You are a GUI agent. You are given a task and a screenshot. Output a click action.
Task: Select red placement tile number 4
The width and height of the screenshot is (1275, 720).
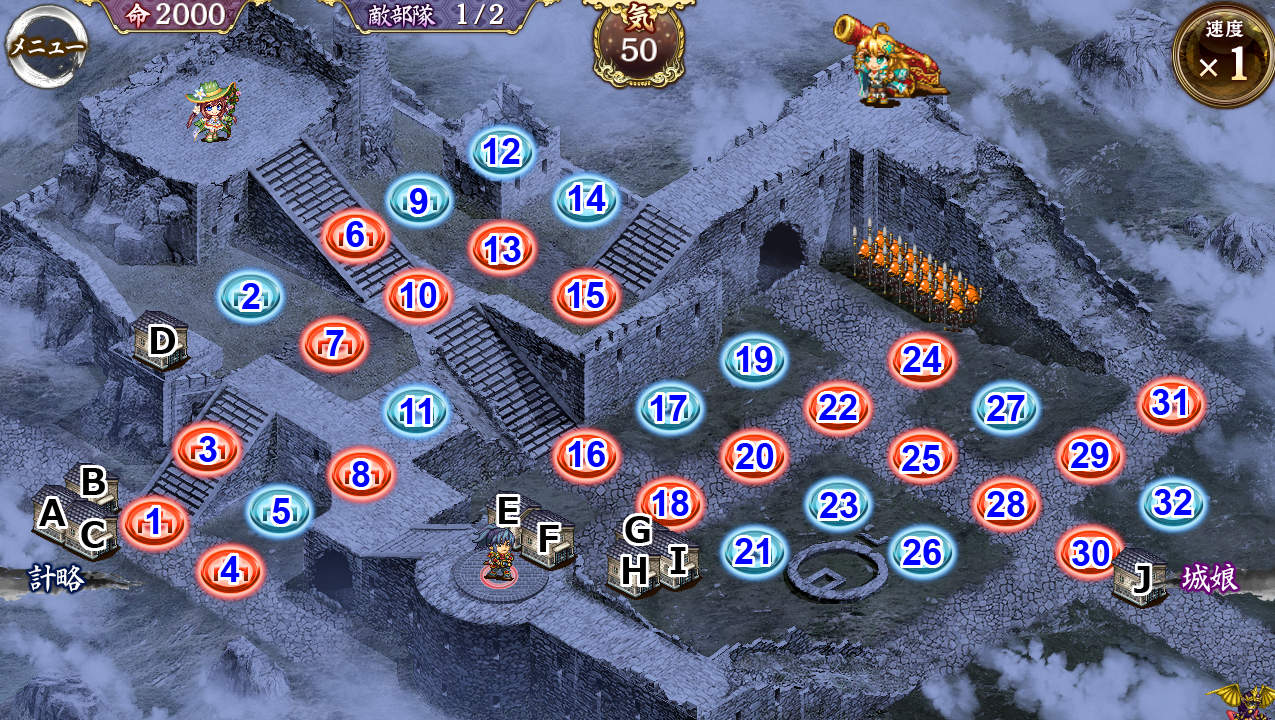click(x=230, y=570)
